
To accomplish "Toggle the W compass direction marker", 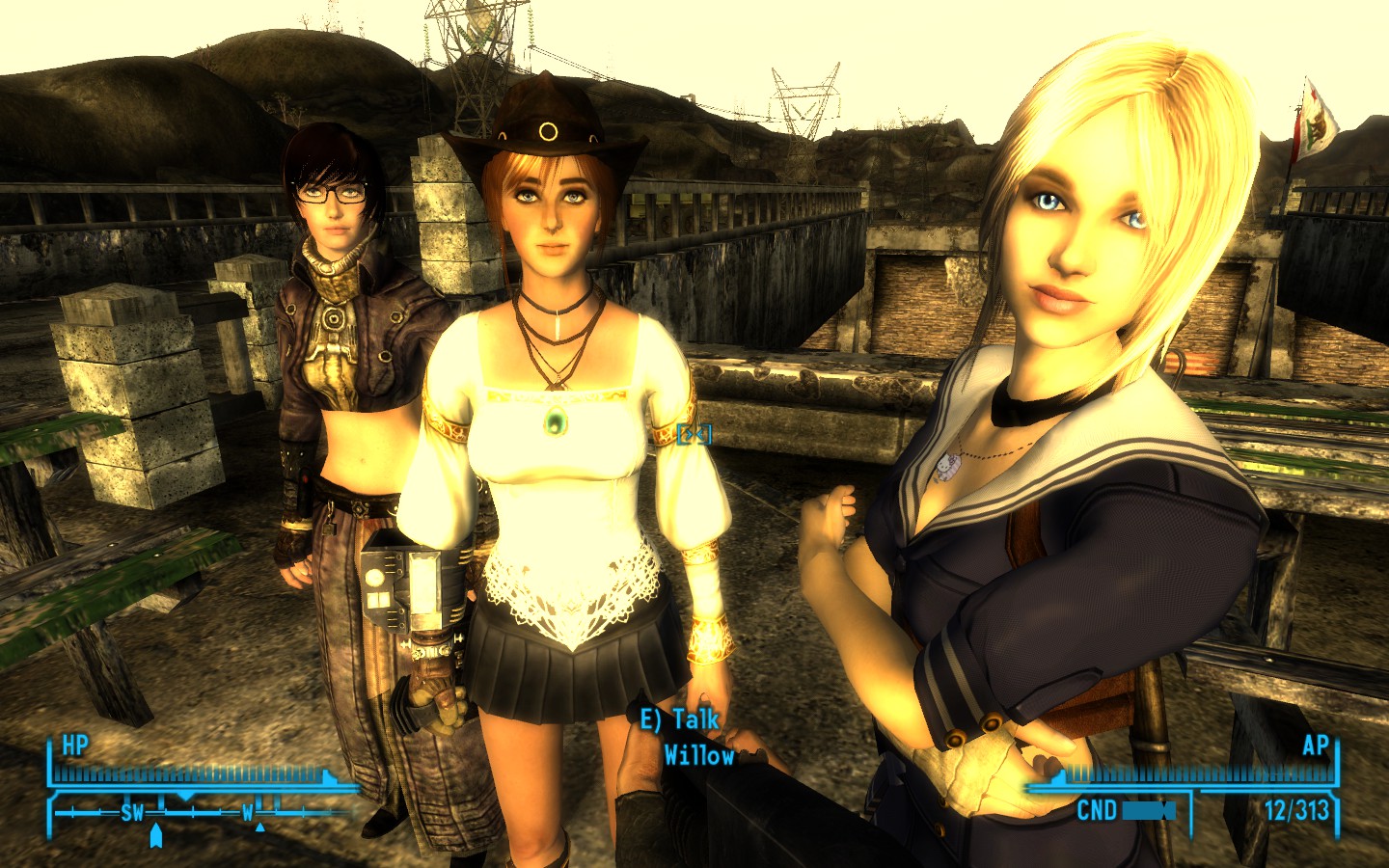I will 247,813.
